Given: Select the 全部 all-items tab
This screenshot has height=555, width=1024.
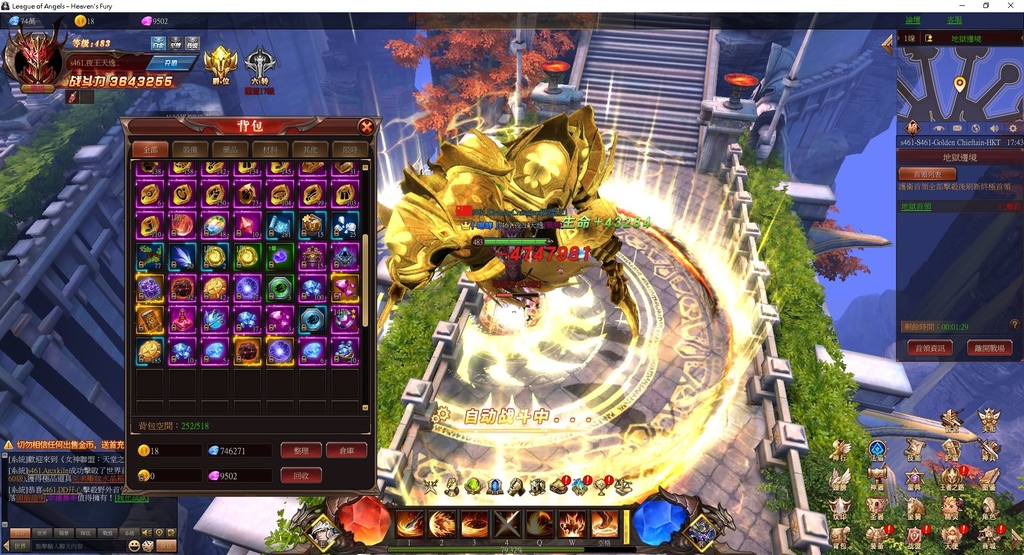Looking at the screenshot, I should click(149, 149).
